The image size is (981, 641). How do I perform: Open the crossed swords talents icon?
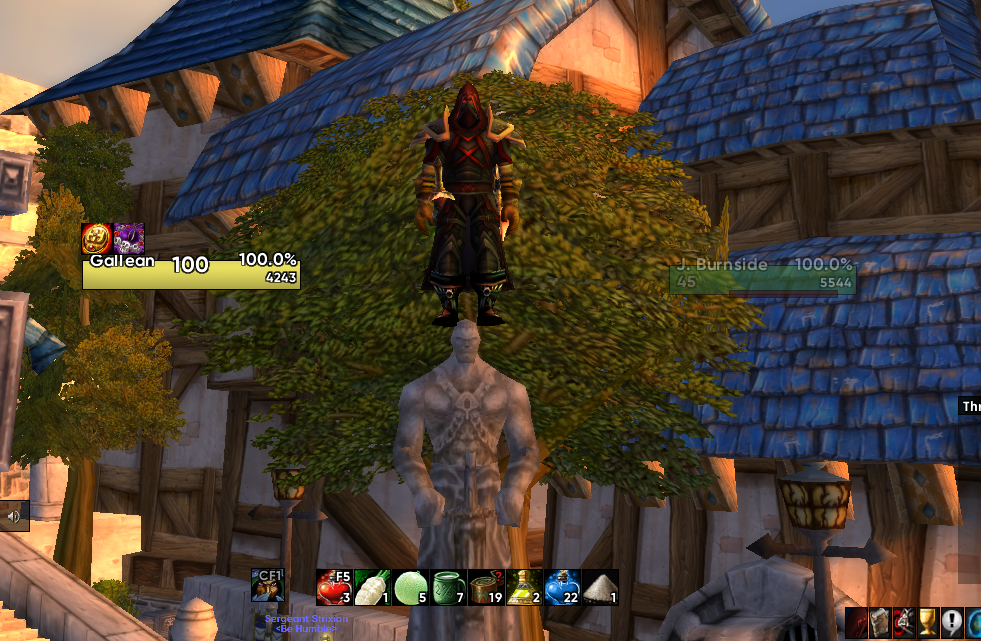pos(903,622)
